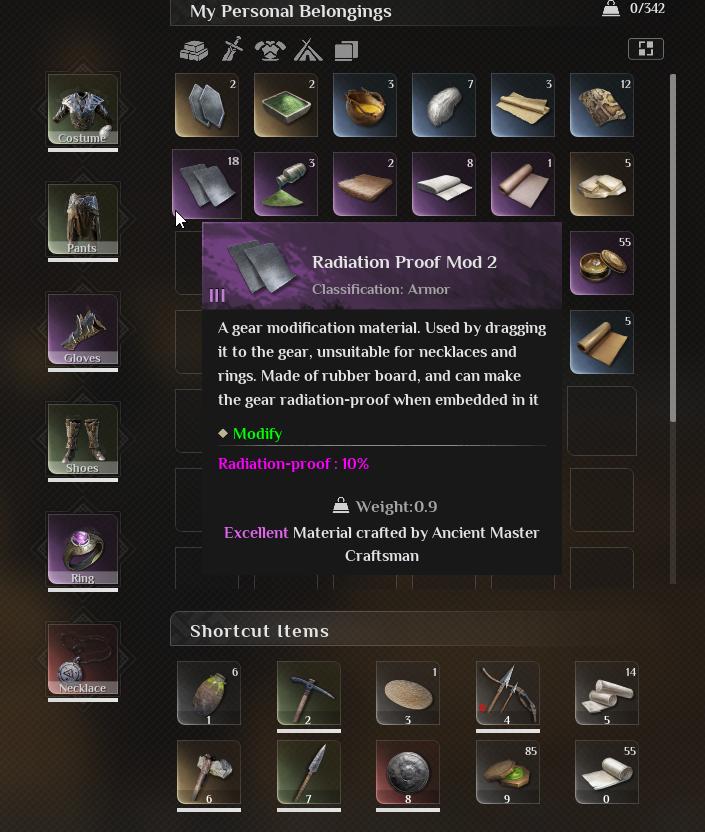
Task: Choose the spear in shortcut slot 7
Action: (308, 771)
